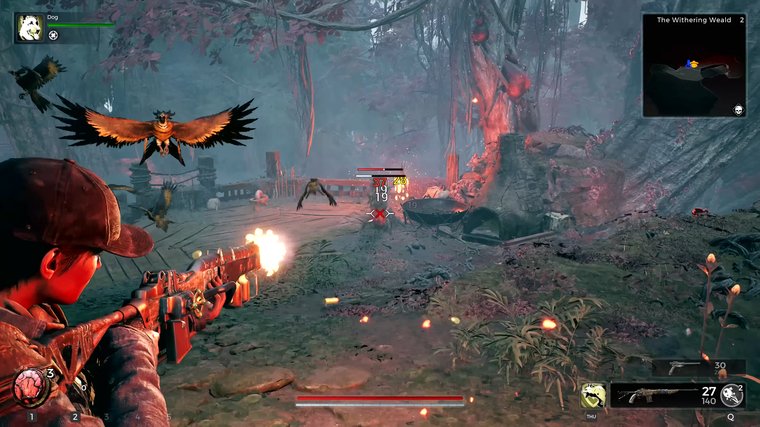Screen dimensions: 760x427
Task: Activate the round weapon mod icon
Action: [x=732, y=395]
